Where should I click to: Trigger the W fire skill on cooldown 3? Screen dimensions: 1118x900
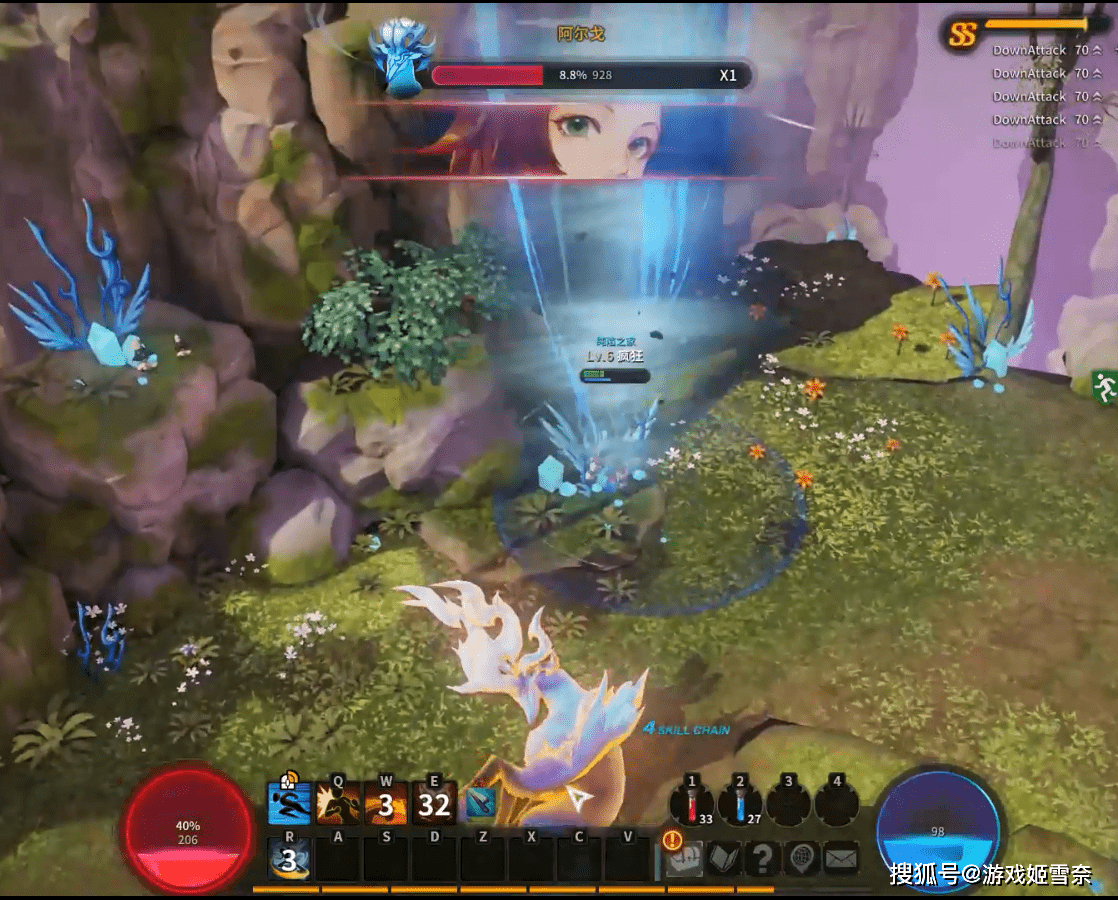coord(386,803)
